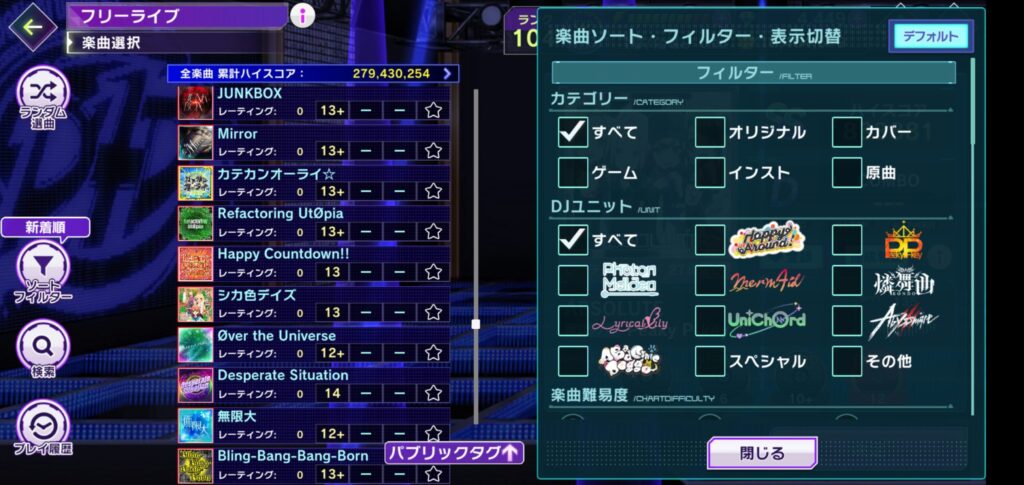Enable the インスト category filter
This screenshot has height=485, width=1024.
tap(710, 172)
